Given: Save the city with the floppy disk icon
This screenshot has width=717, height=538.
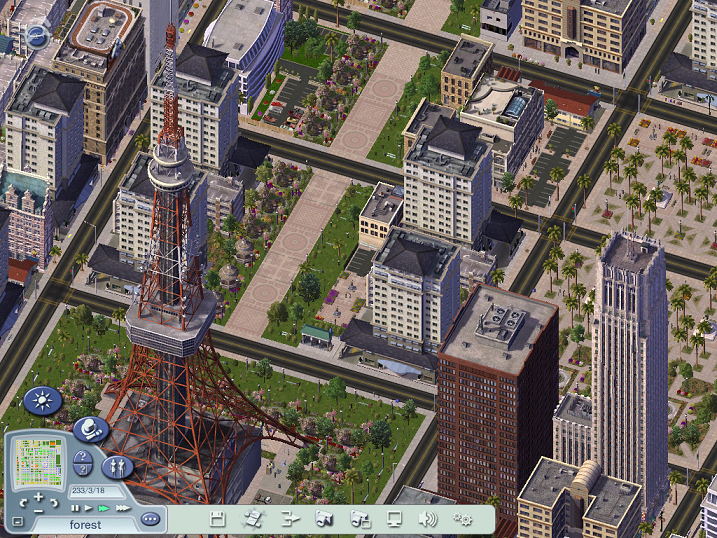Looking at the screenshot, I should pos(216,518).
